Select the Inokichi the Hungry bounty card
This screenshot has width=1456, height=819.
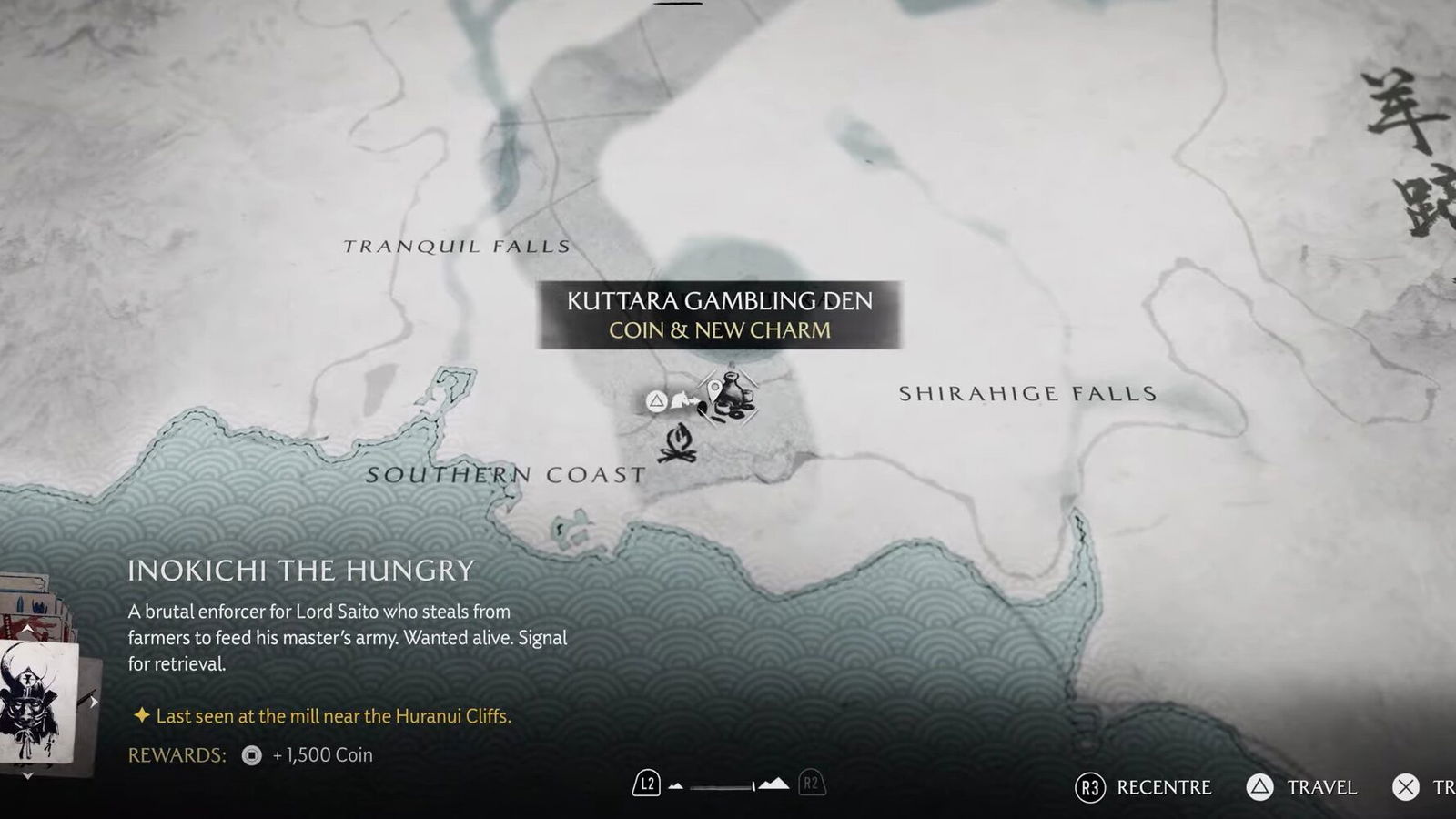coord(36,701)
